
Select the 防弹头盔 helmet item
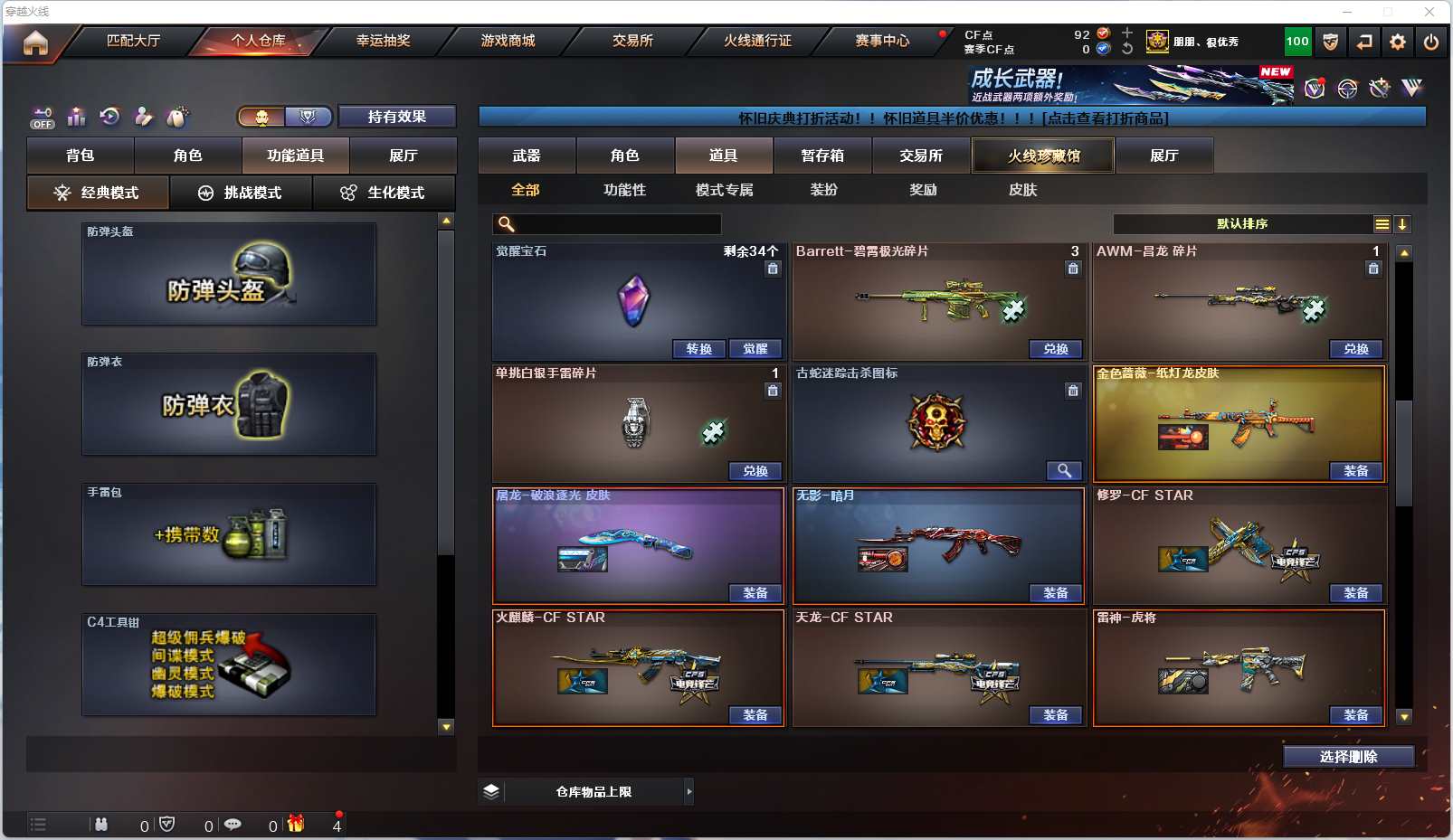coord(229,274)
